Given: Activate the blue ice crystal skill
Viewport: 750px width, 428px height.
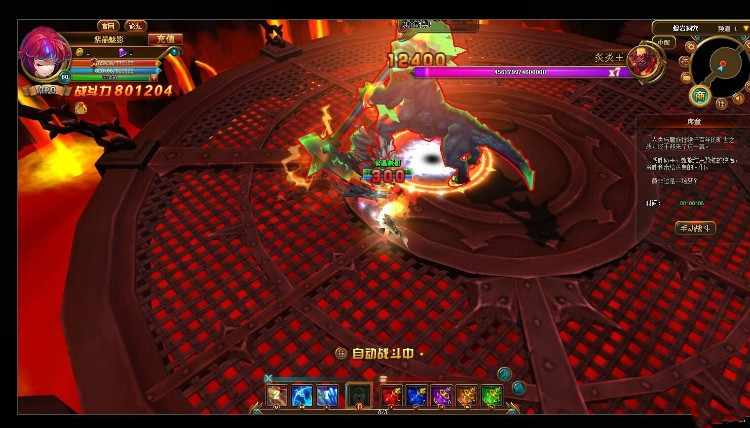Looking at the screenshot, I should tap(327, 396).
